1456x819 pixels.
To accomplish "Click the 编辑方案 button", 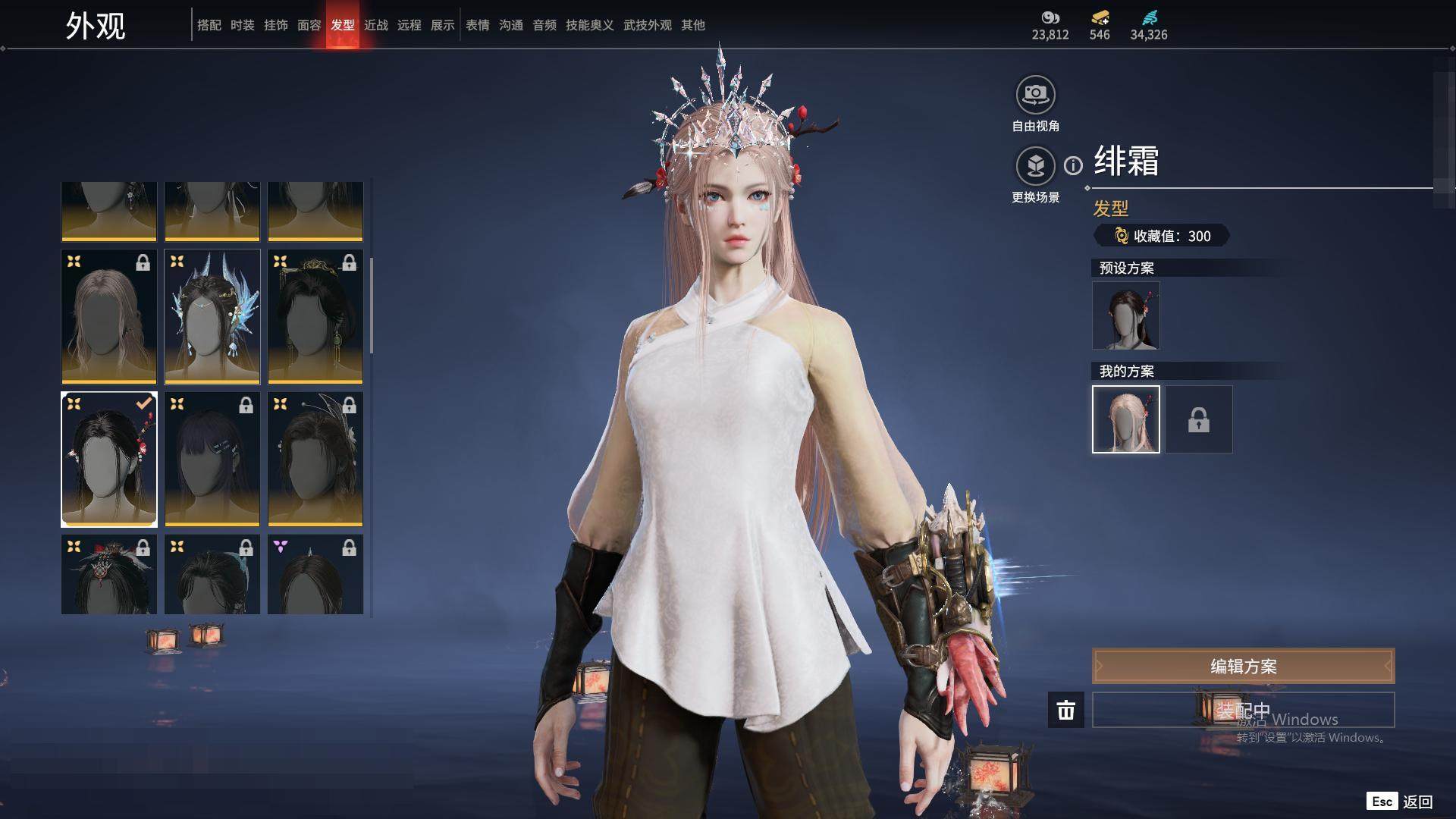I will 1243,667.
